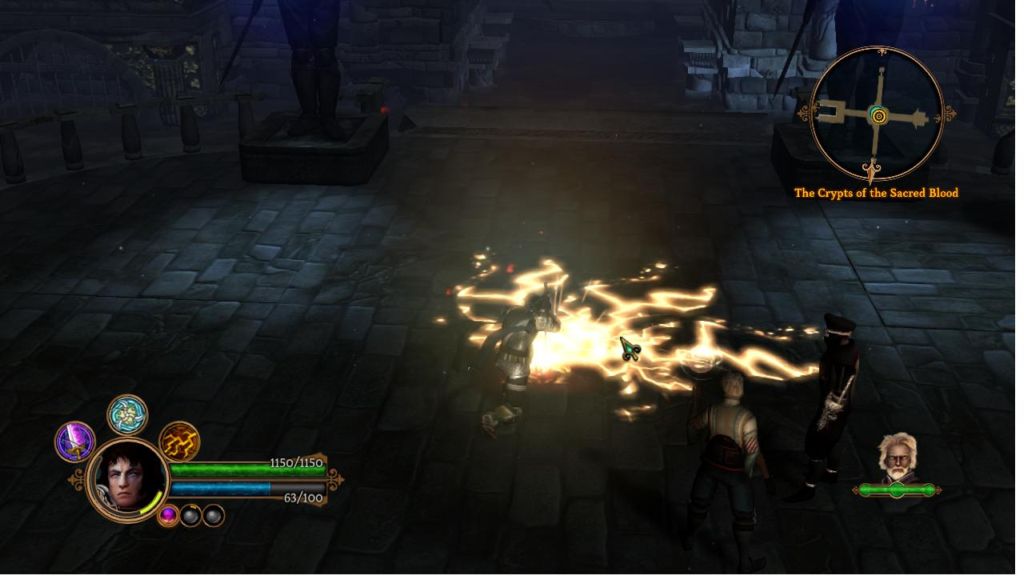1024x576 pixels.
Task: Select the dark-haired hero portrait
Action: pos(127,480)
